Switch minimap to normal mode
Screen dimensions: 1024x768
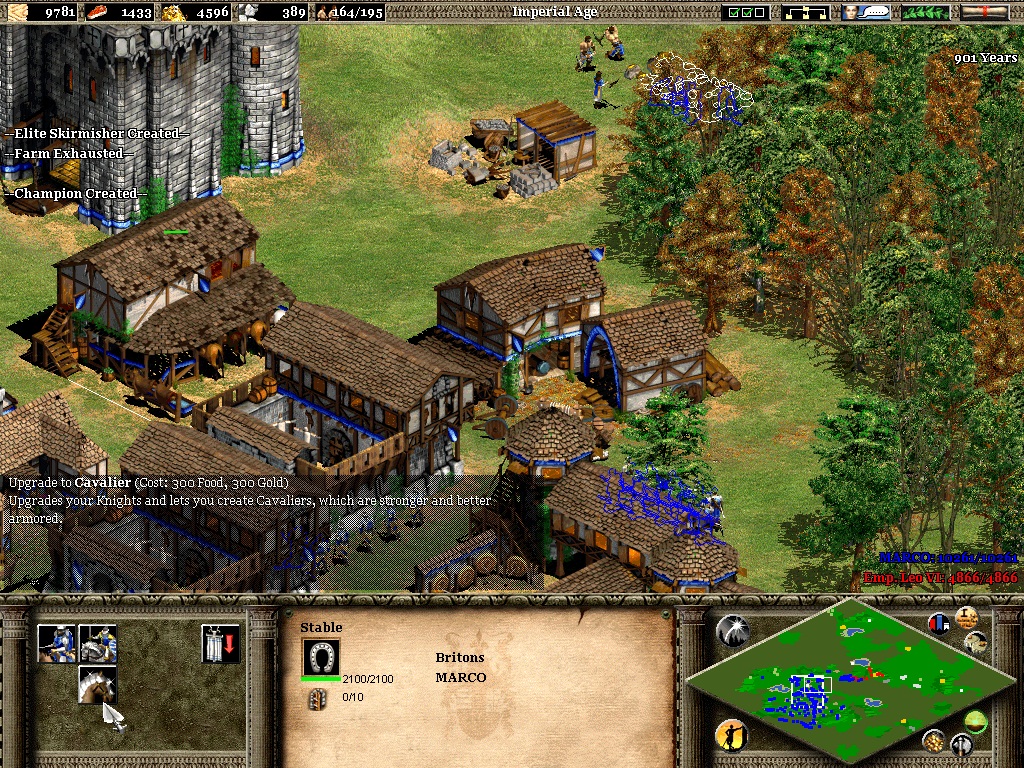[x=975, y=721]
